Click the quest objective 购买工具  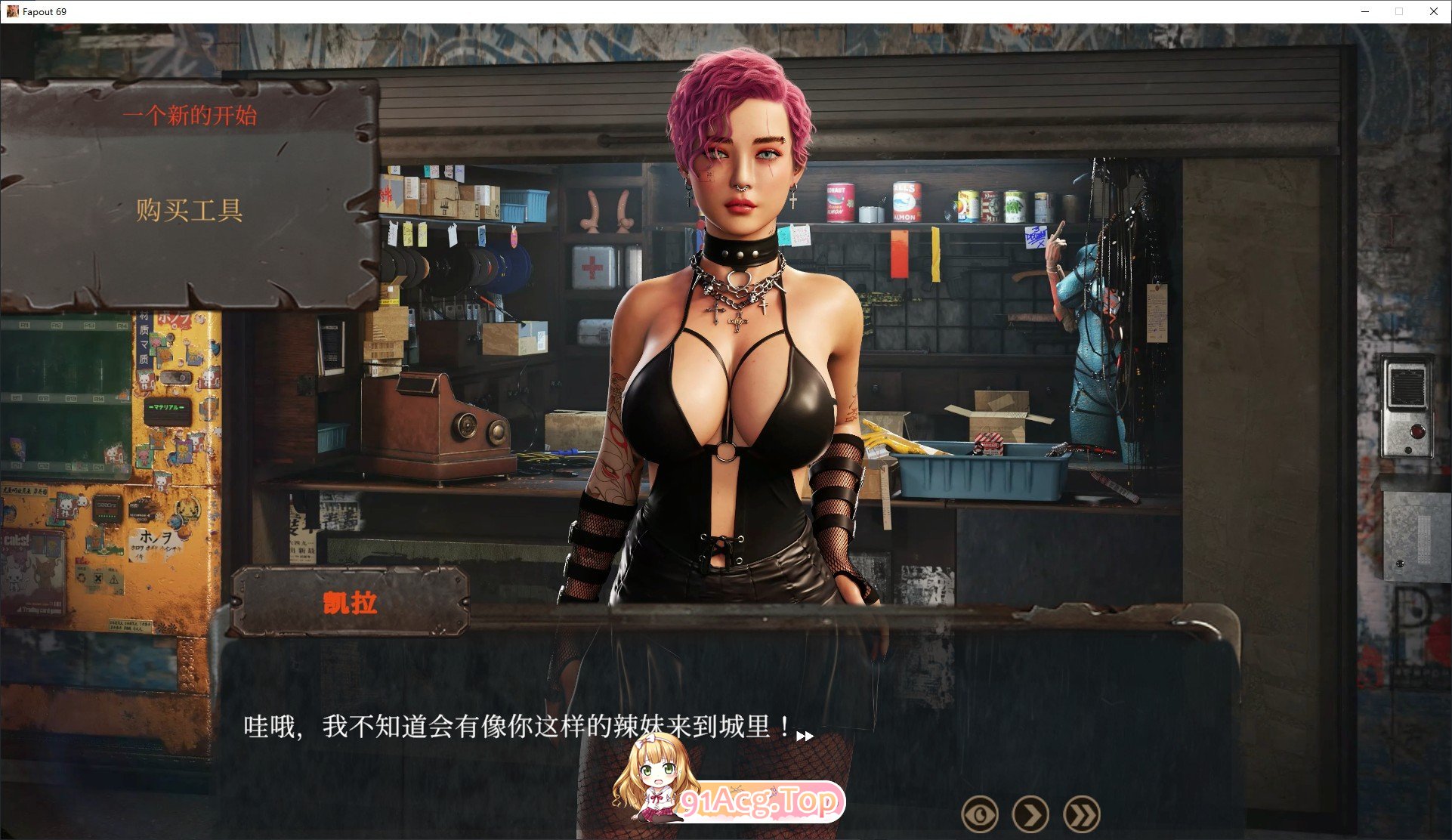(x=190, y=211)
